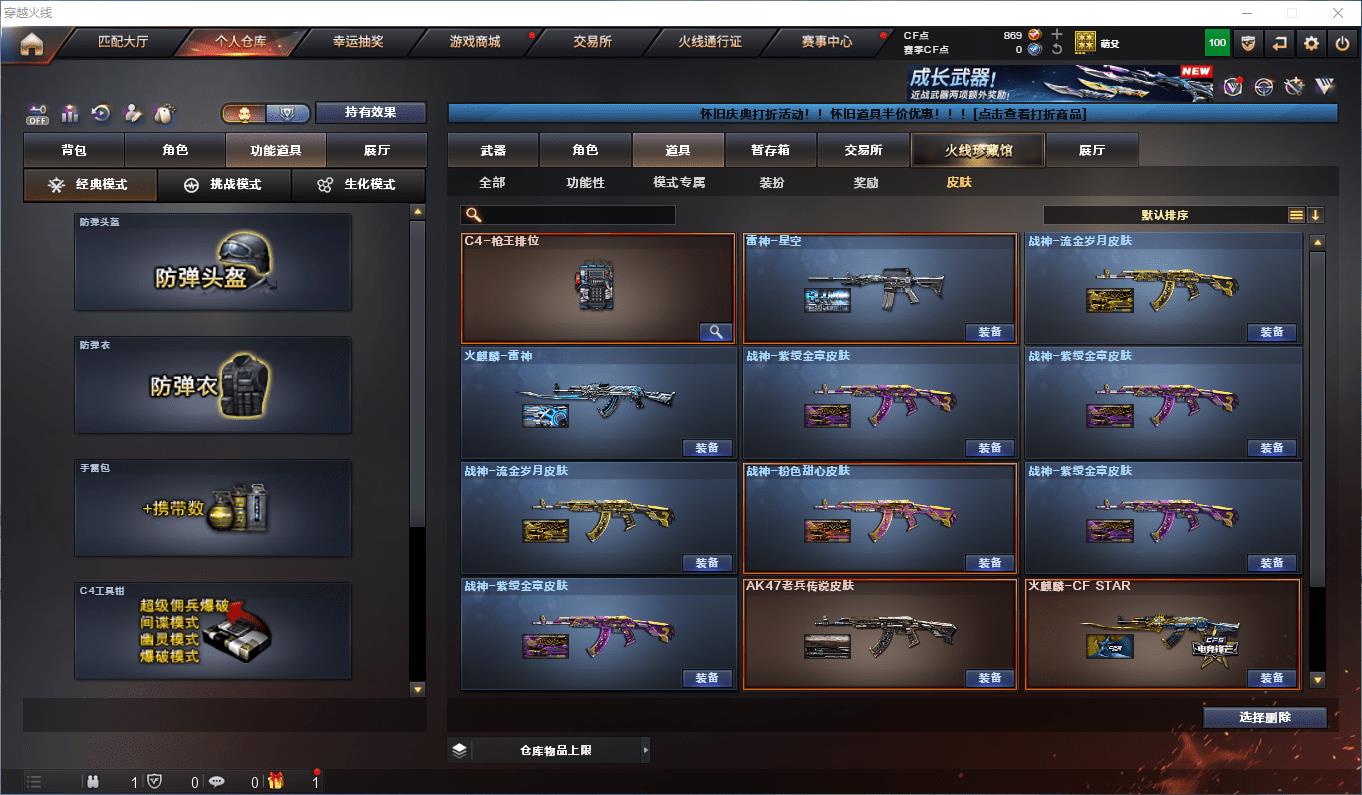The height and width of the screenshot is (795, 1362).
Task: Show 持有效果 owned effects
Action: pyautogui.click(x=371, y=112)
